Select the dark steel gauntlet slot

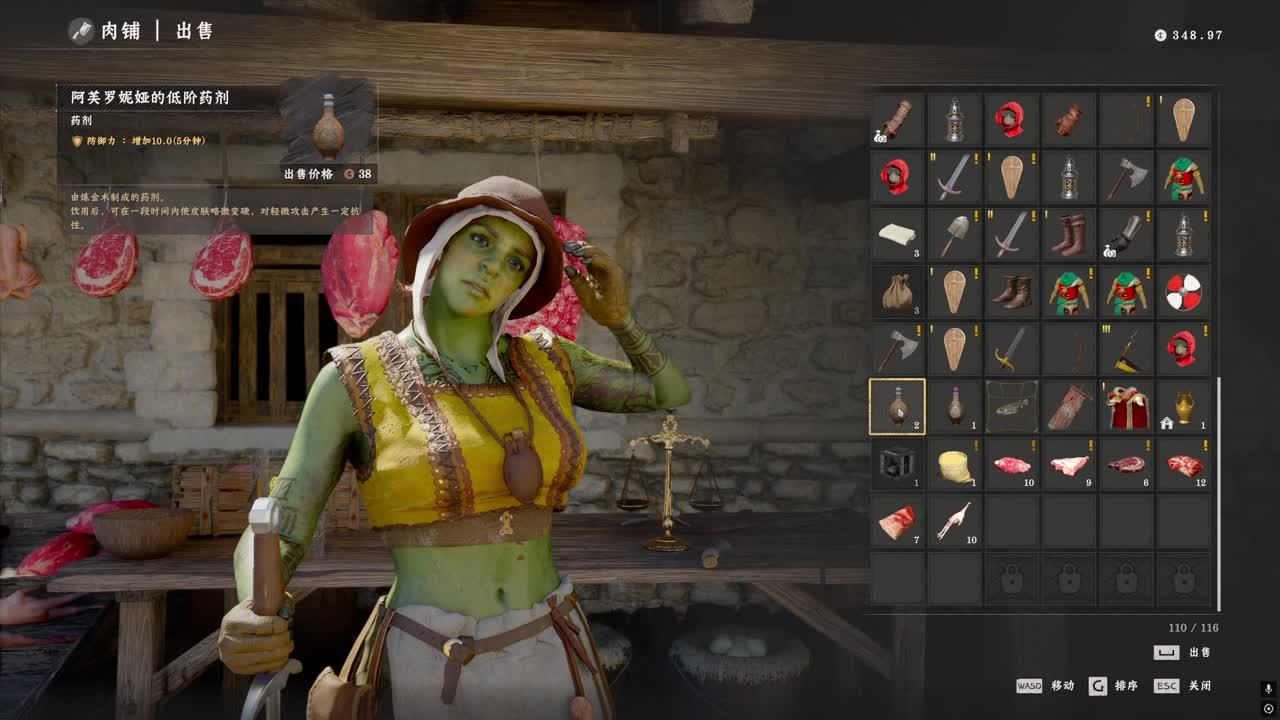point(1127,234)
